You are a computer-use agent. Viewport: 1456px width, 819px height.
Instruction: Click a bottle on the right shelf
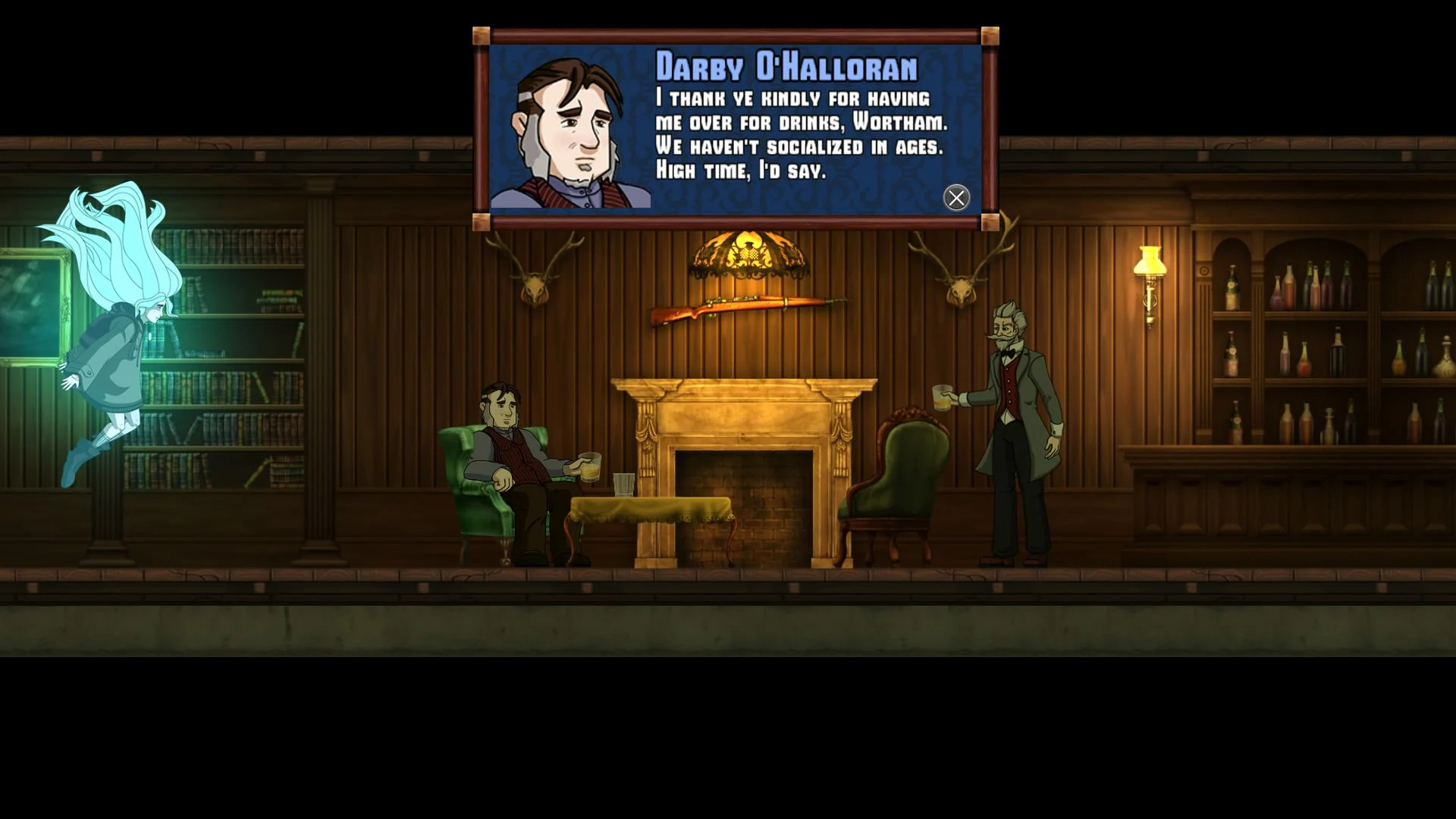point(1289,288)
